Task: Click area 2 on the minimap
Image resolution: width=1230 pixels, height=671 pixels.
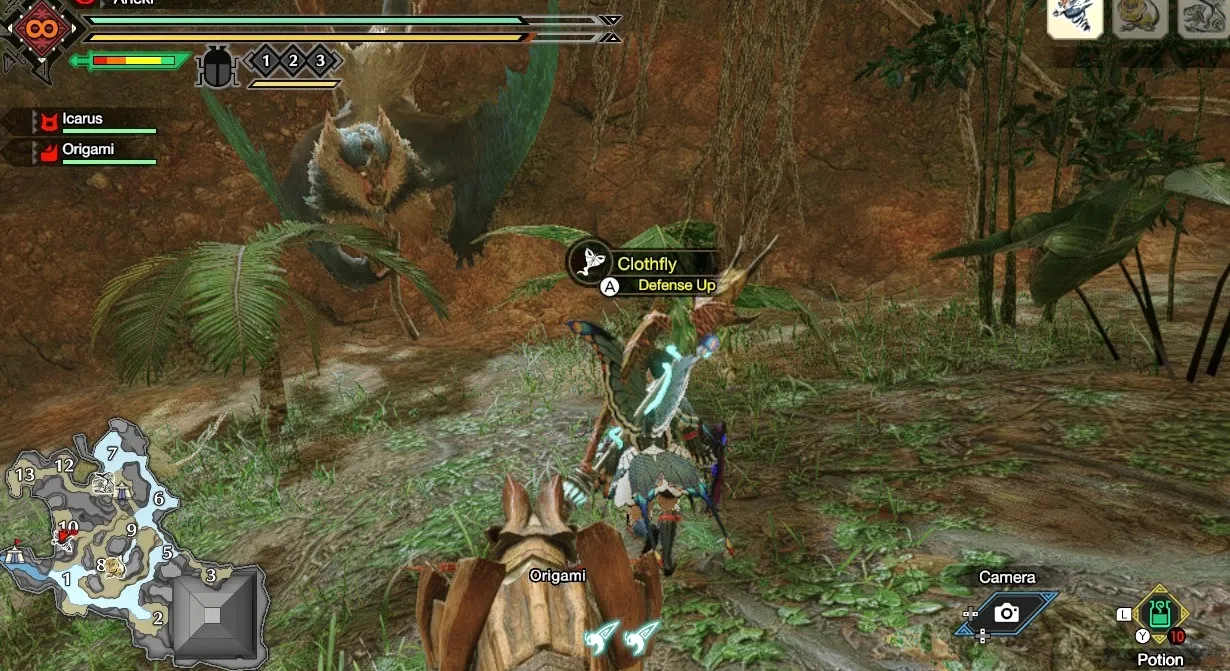Action: click(x=158, y=617)
